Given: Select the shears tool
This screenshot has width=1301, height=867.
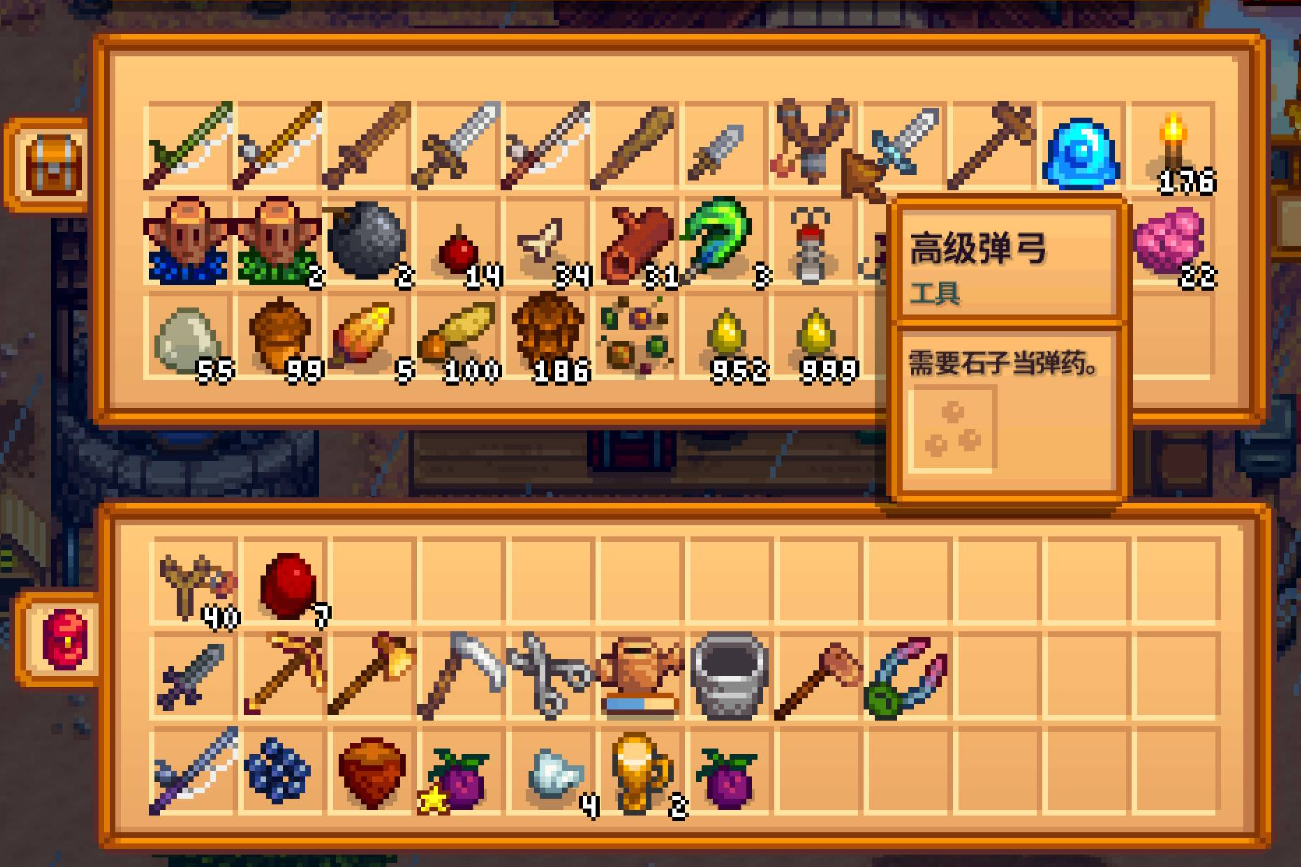Looking at the screenshot, I should pos(549,676).
